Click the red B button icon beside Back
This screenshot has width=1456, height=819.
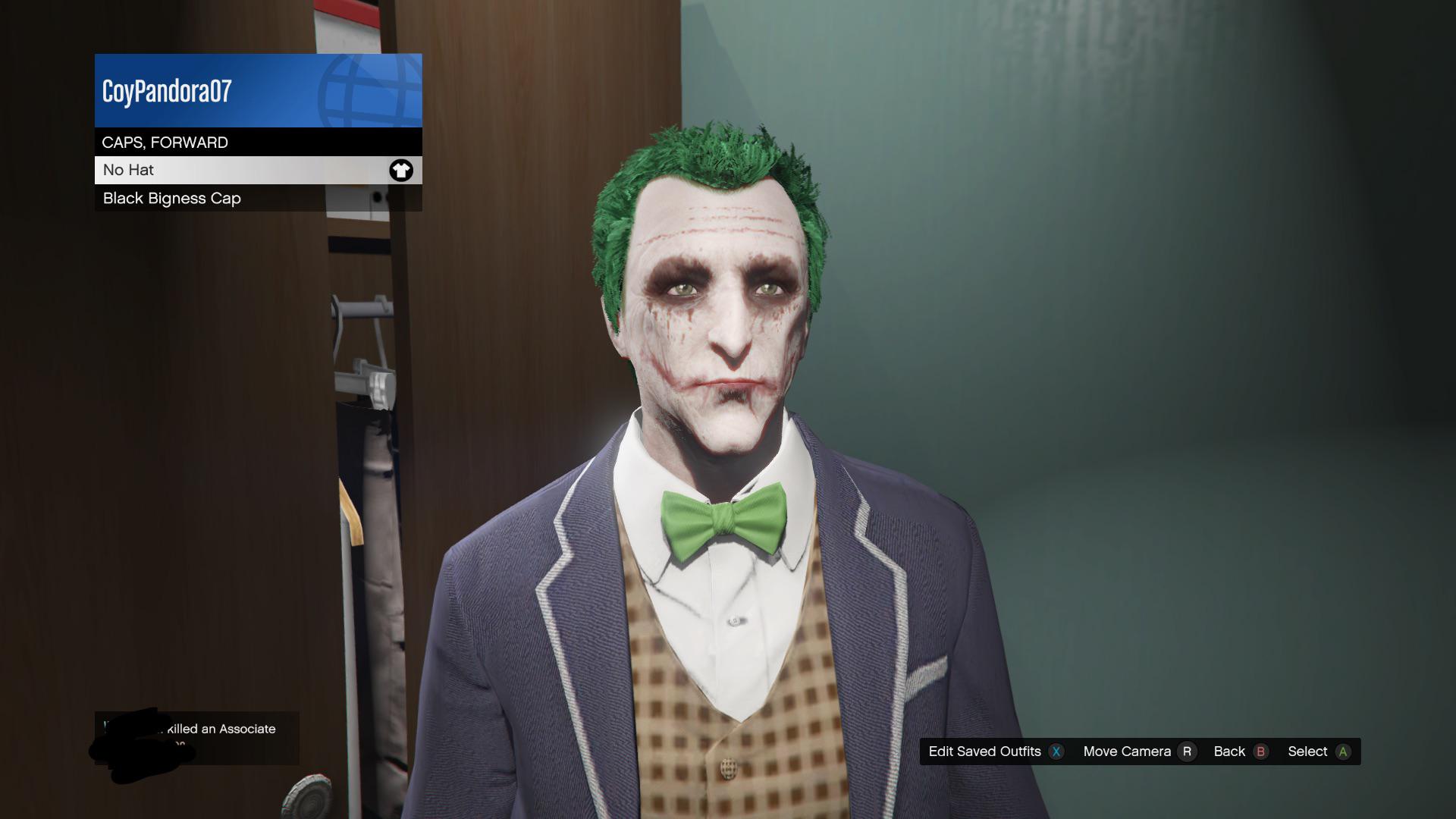tap(1260, 752)
